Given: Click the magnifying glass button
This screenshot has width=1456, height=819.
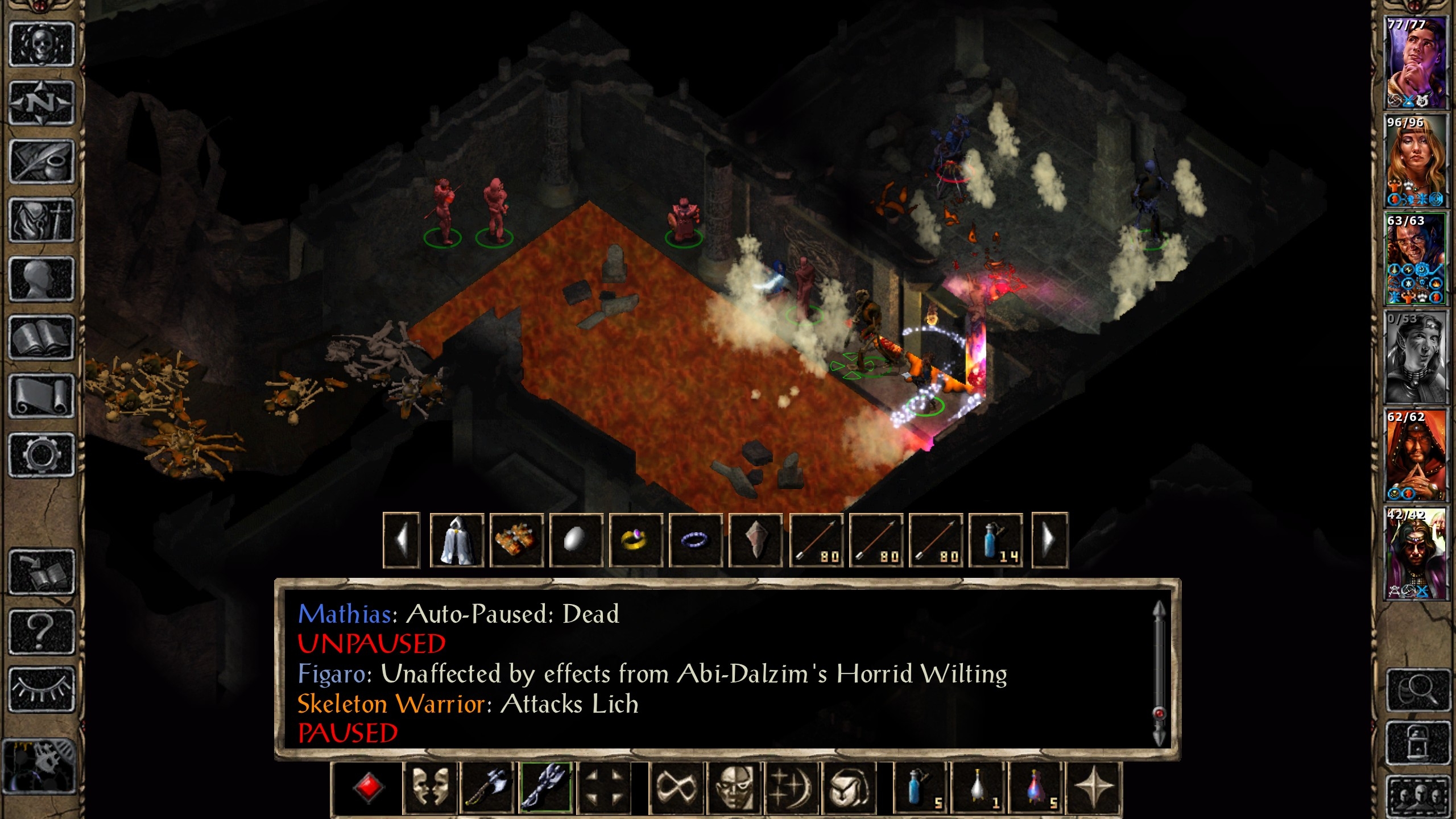Looking at the screenshot, I should coord(1418,690).
